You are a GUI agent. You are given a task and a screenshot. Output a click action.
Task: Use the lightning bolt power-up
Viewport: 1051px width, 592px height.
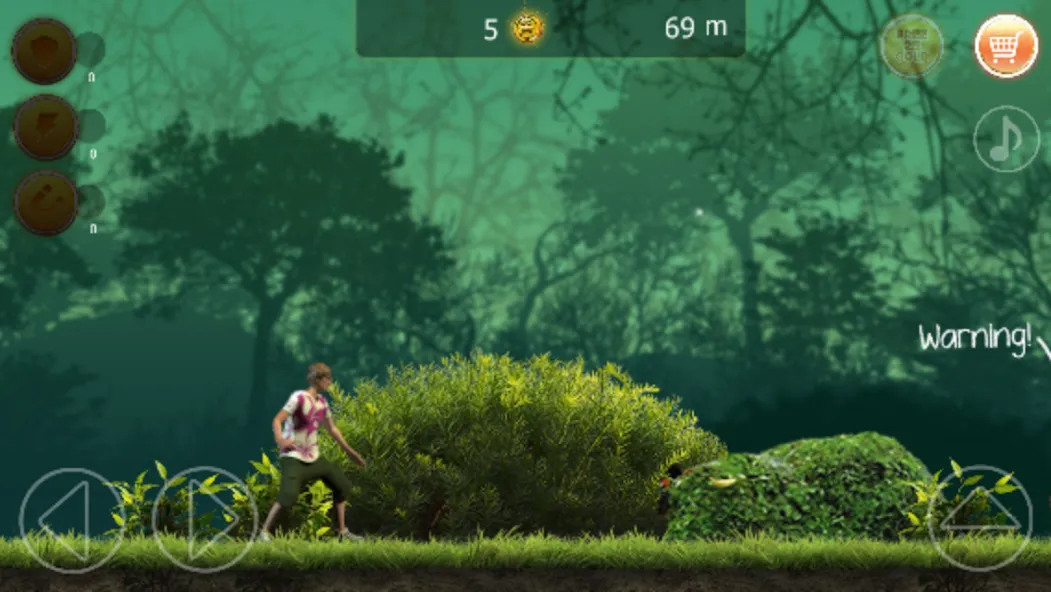coord(46,127)
